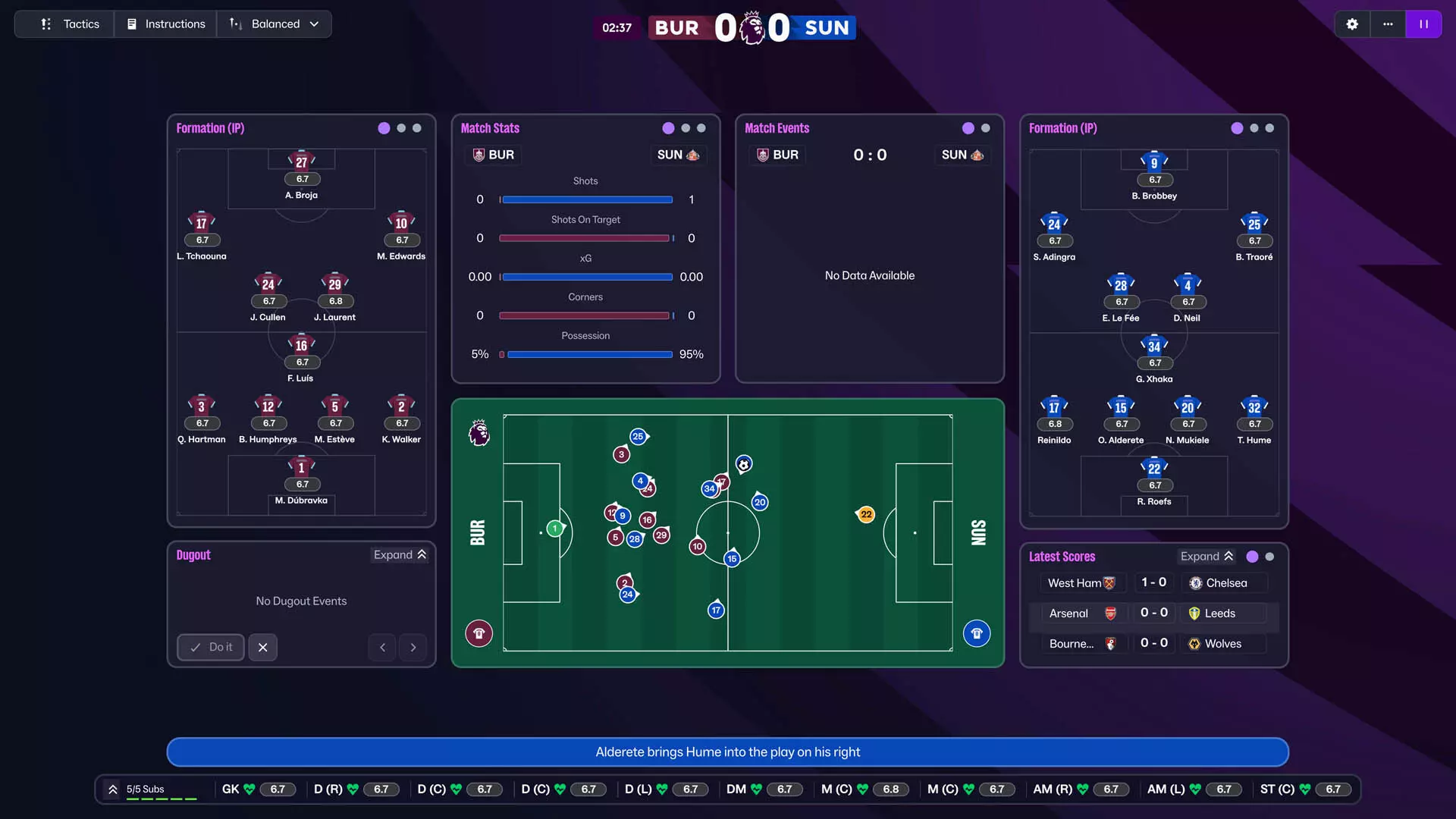Click the Premier League logo on the pitch

[x=478, y=433]
